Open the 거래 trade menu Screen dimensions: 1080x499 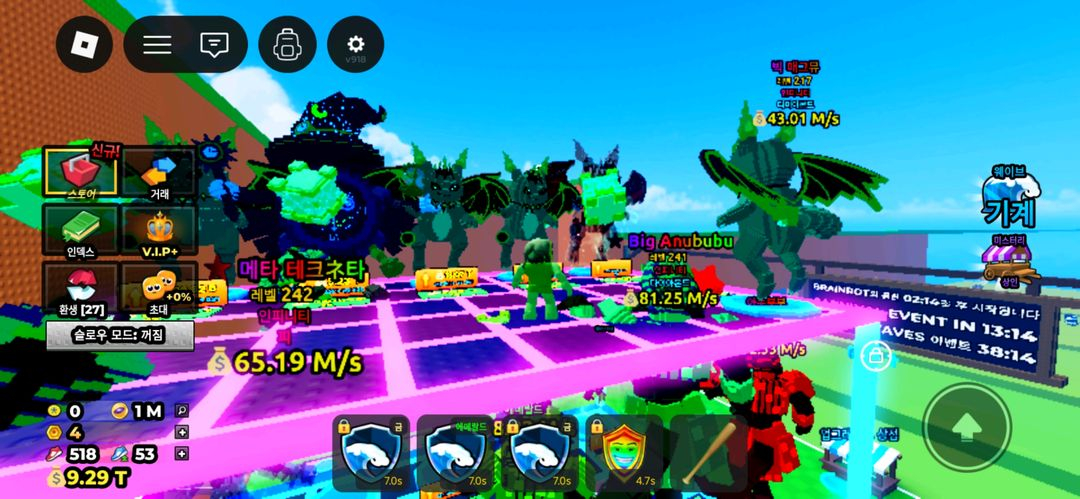[x=158, y=172]
